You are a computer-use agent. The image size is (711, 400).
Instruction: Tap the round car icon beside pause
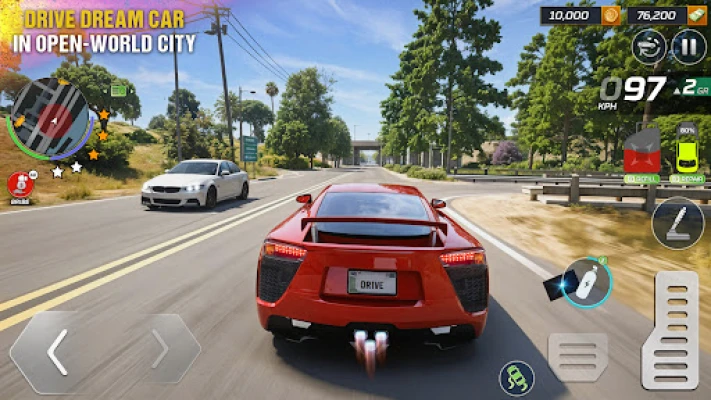(x=649, y=46)
